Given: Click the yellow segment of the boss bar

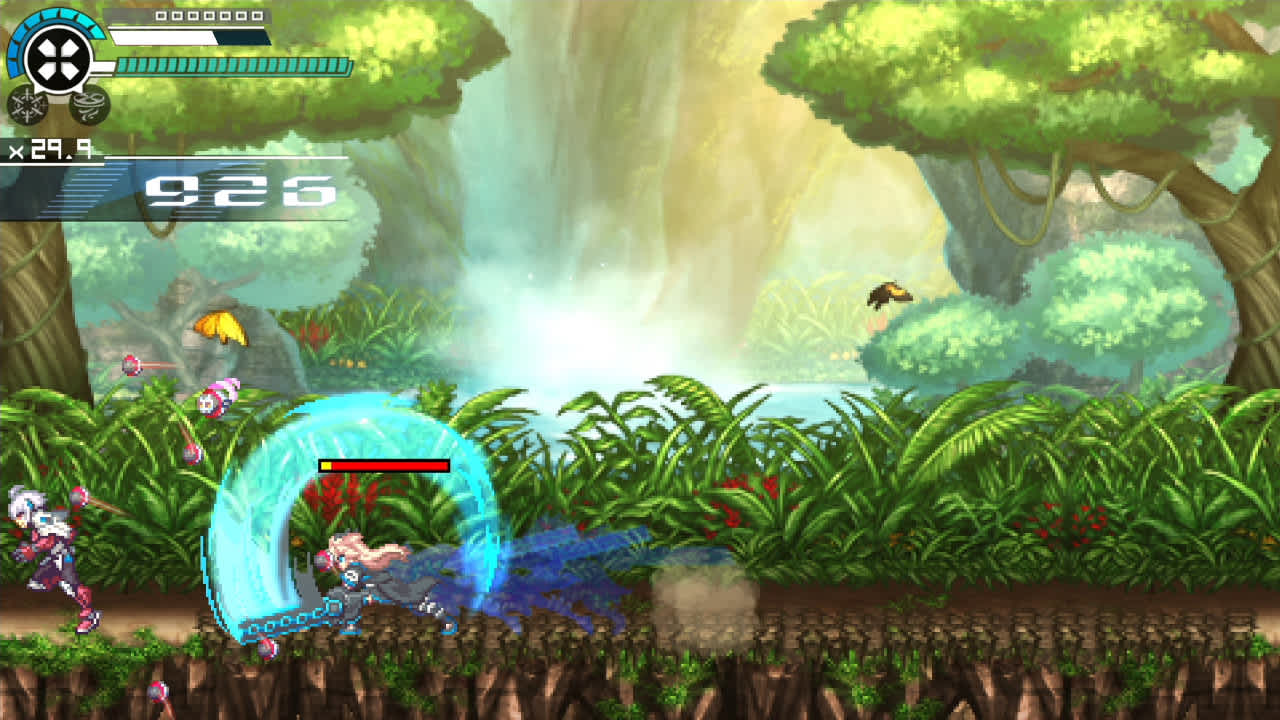Looking at the screenshot, I should (327, 465).
